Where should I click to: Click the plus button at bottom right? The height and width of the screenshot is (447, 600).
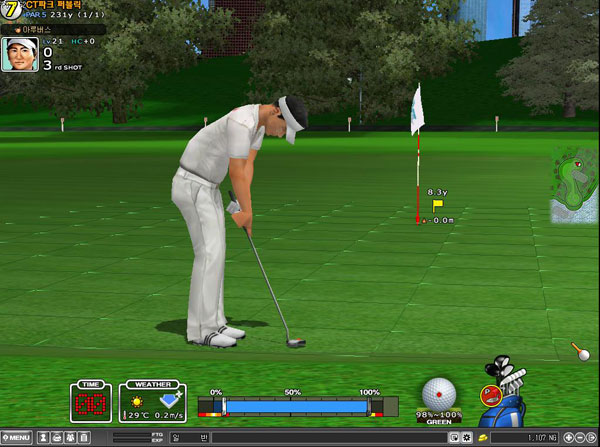point(570,438)
